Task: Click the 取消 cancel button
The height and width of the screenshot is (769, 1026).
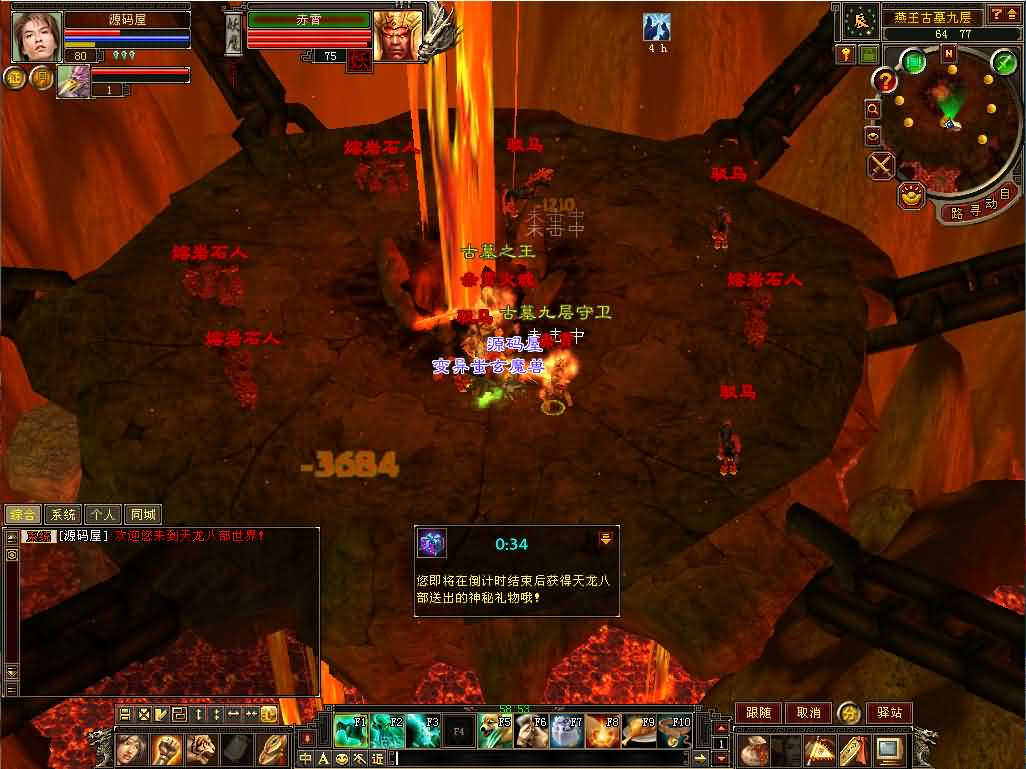Action: 808,712
